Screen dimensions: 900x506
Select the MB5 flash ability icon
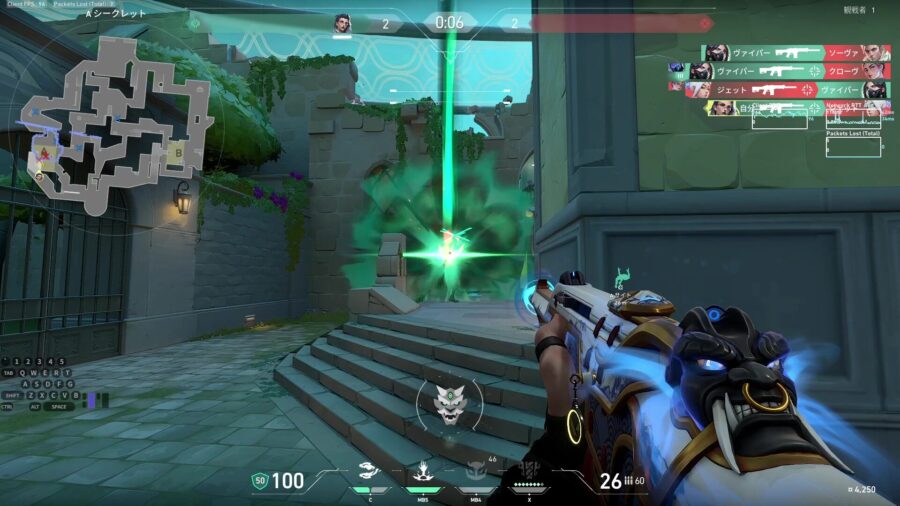(422, 473)
